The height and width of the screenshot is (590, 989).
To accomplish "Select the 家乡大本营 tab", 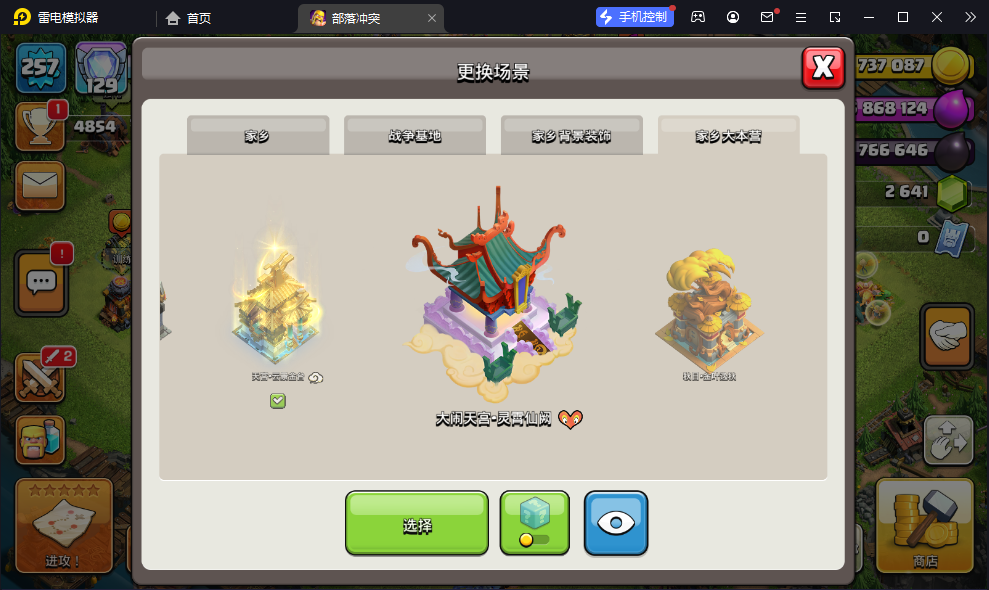I will click(x=728, y=135).
